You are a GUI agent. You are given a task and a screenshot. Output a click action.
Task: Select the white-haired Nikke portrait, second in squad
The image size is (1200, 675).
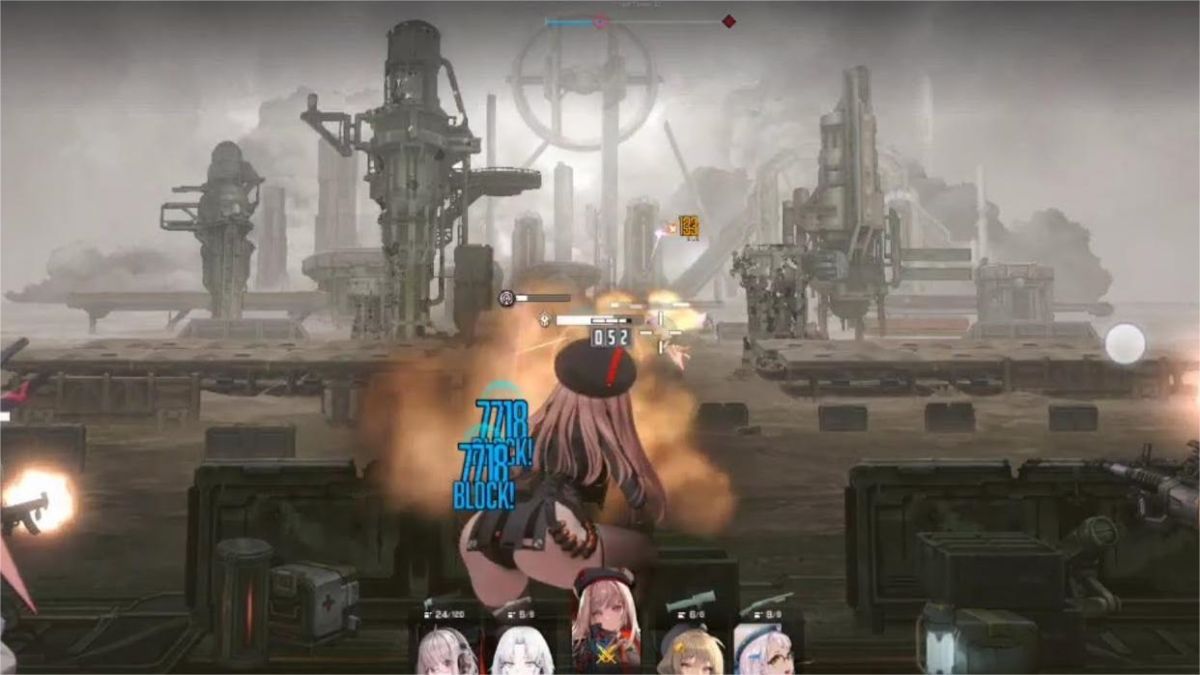[x=520, y=648]
